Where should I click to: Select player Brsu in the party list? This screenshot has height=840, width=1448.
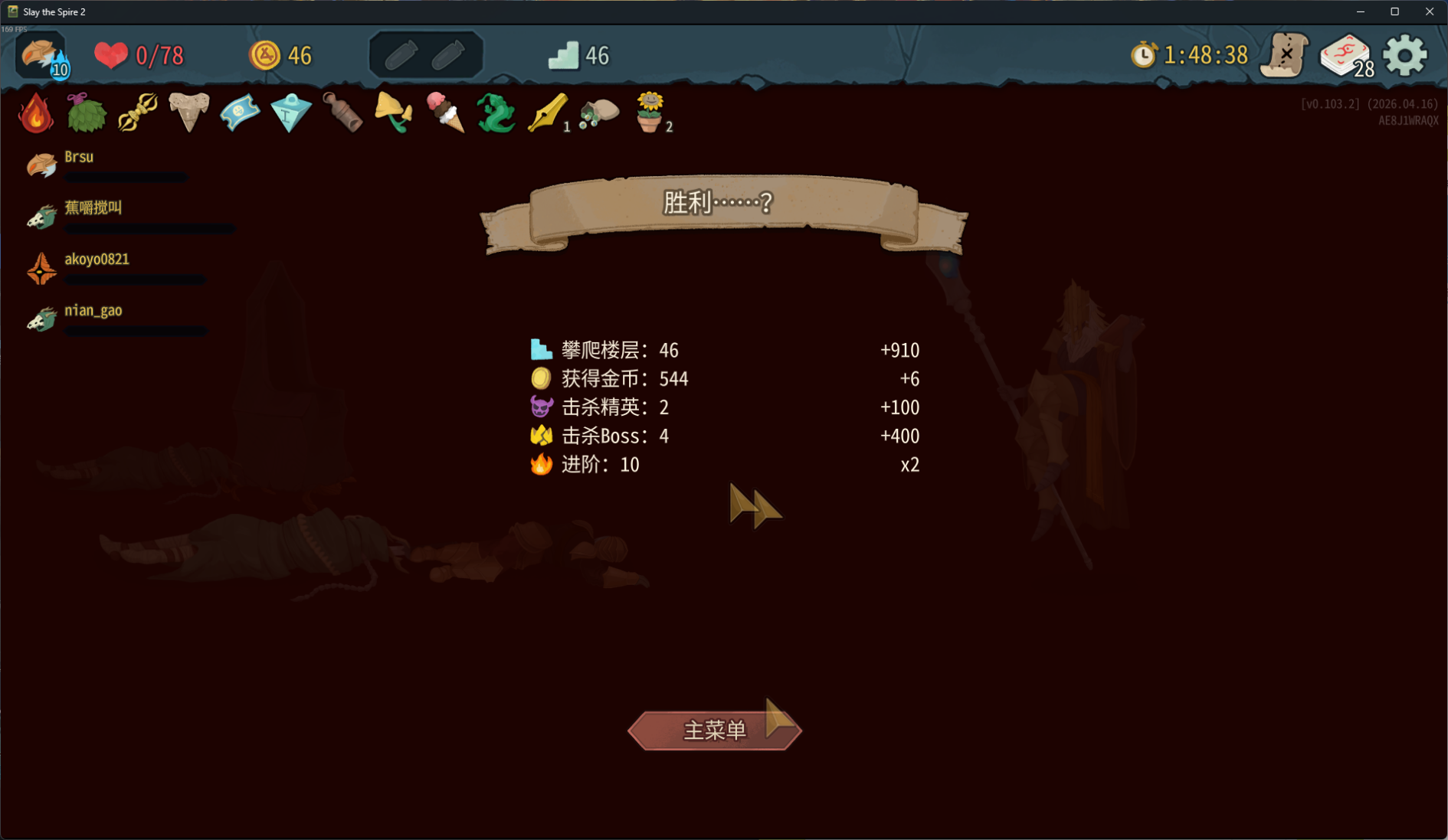78,157
